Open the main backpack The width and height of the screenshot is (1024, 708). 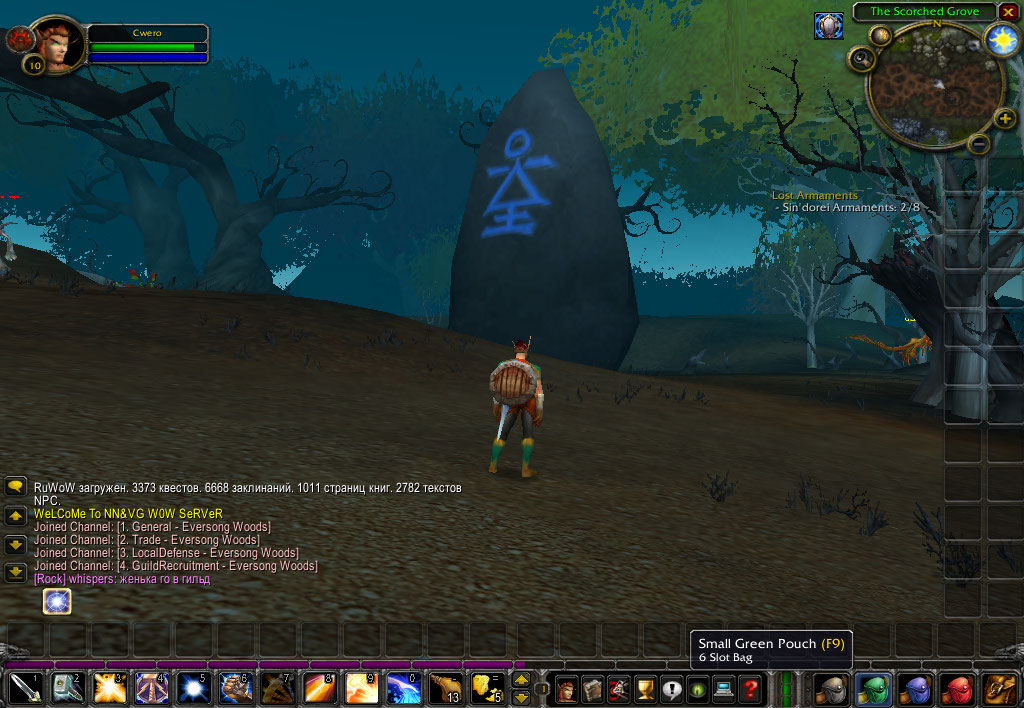tap(999, 689)
